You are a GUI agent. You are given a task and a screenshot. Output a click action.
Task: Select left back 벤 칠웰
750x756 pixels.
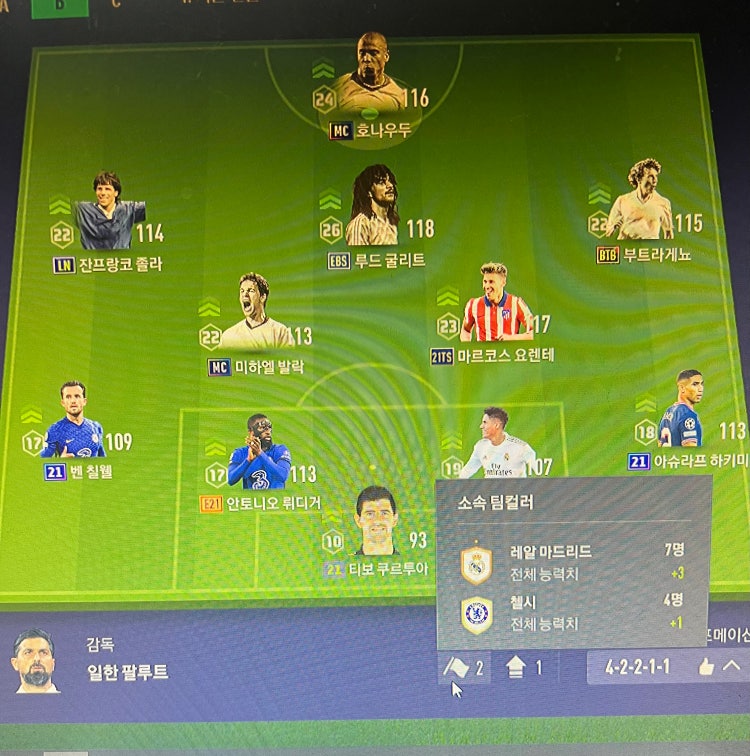coord(73,424)
